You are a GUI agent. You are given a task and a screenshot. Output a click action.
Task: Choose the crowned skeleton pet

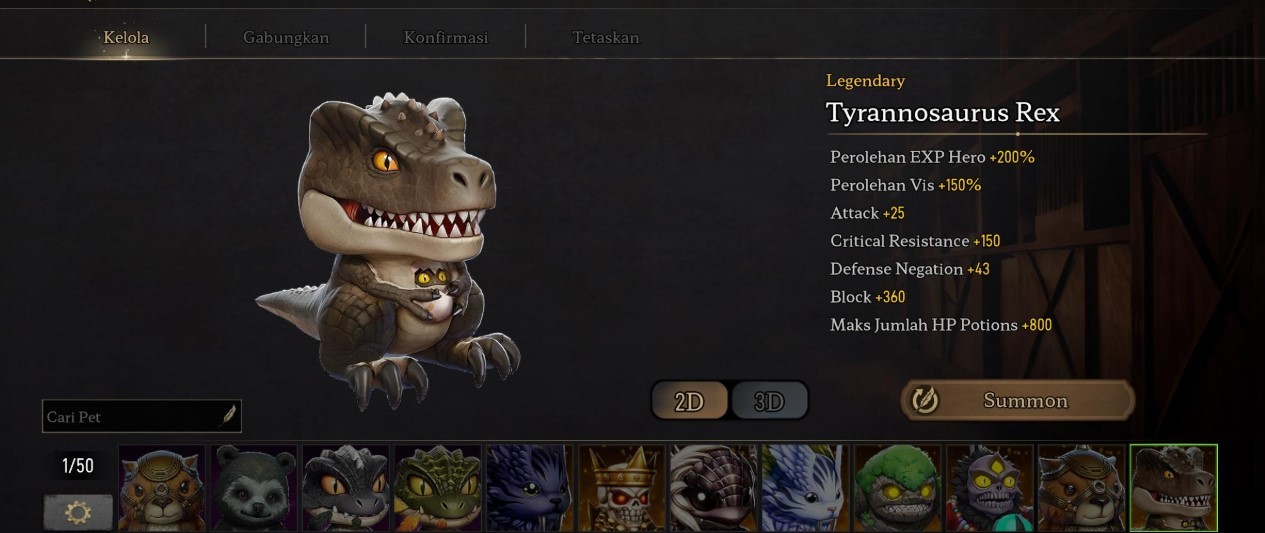click(621, 489)
